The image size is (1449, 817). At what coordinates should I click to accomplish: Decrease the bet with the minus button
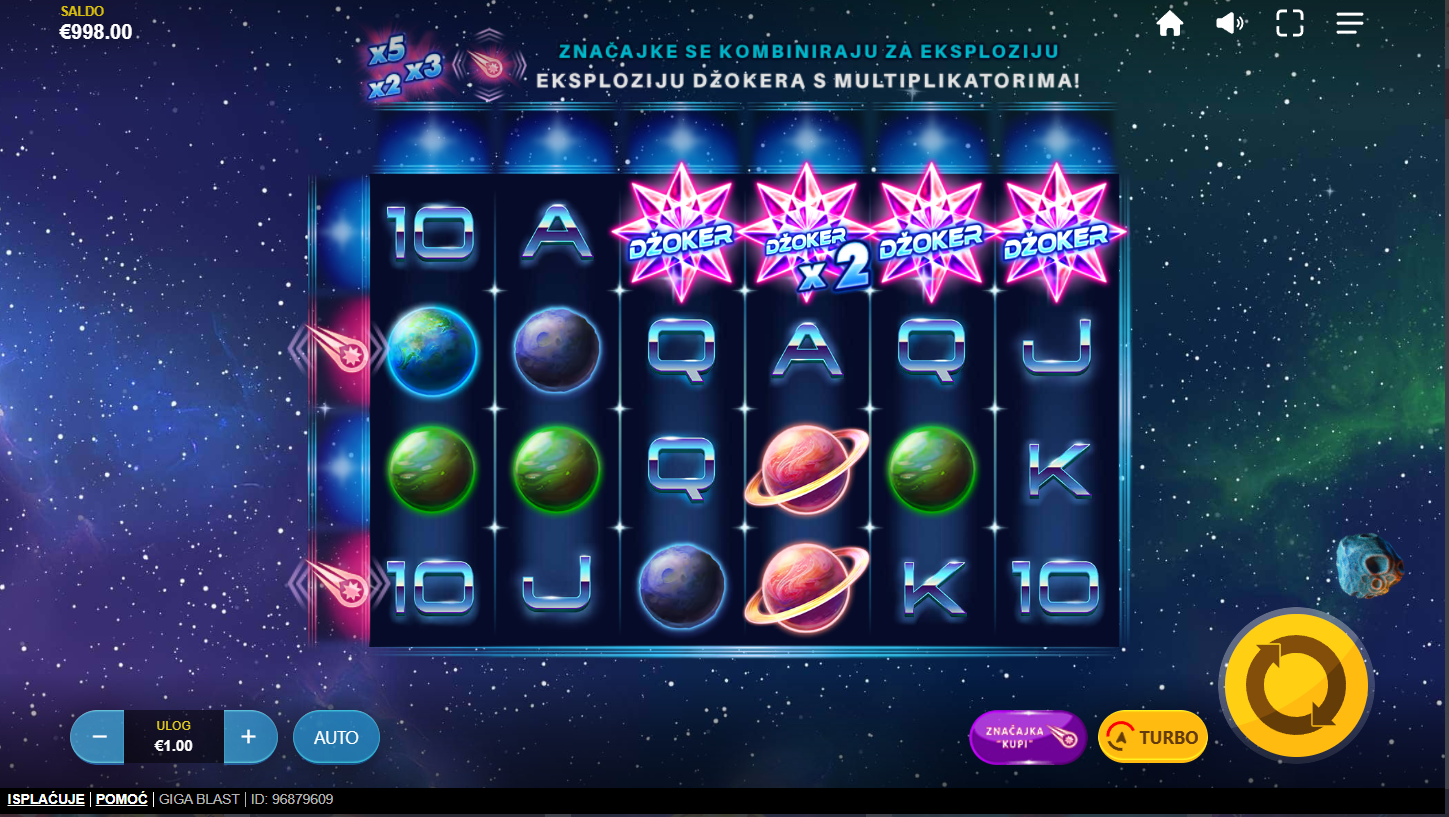point(99,737)
